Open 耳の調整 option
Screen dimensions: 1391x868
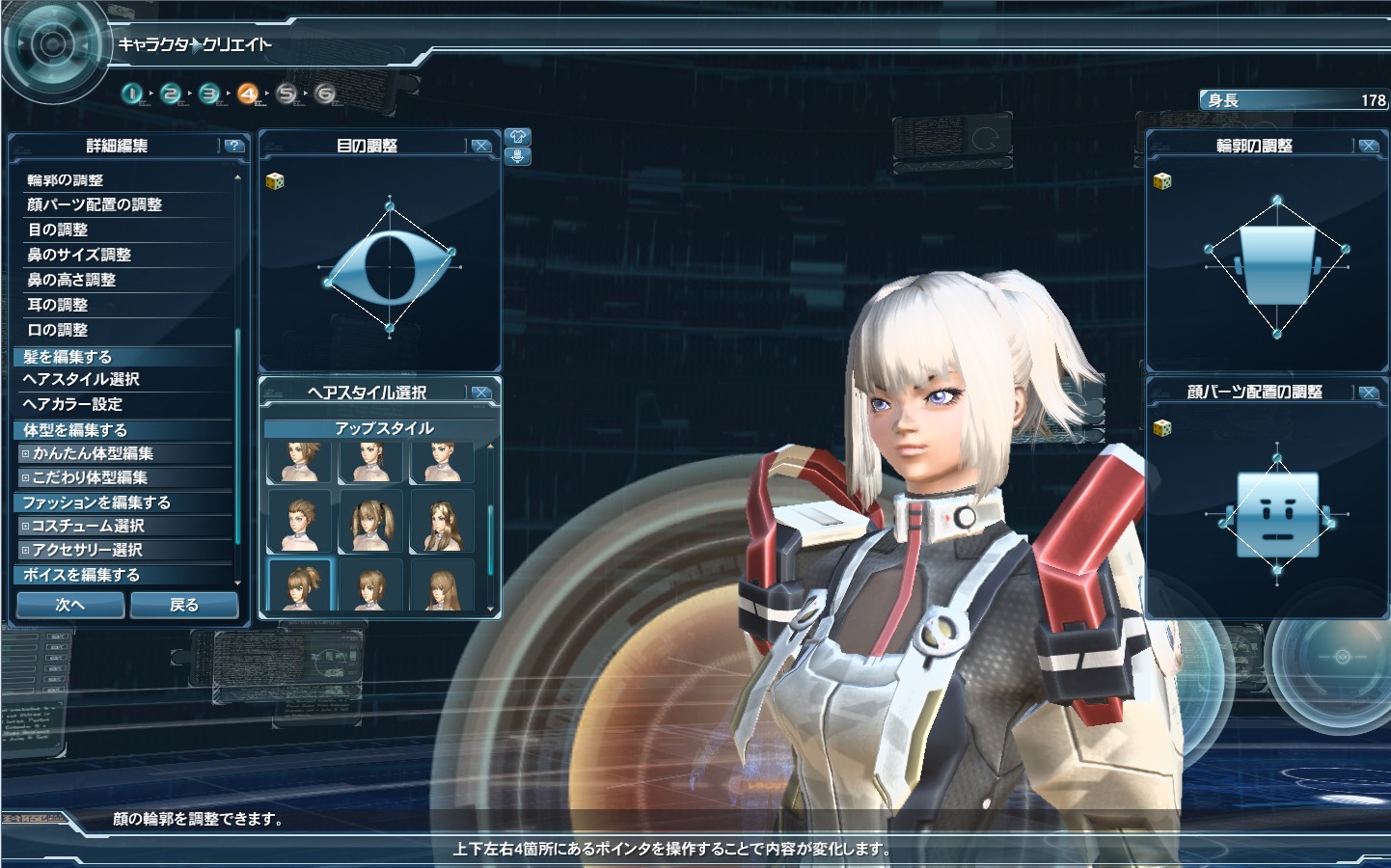click(58, 305)
